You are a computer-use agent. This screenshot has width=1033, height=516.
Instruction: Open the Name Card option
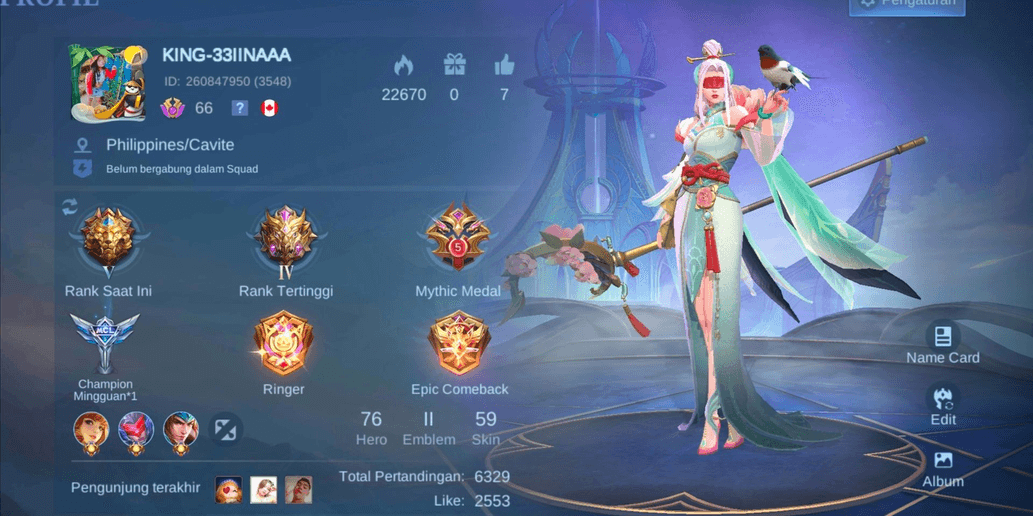(942, 342)
